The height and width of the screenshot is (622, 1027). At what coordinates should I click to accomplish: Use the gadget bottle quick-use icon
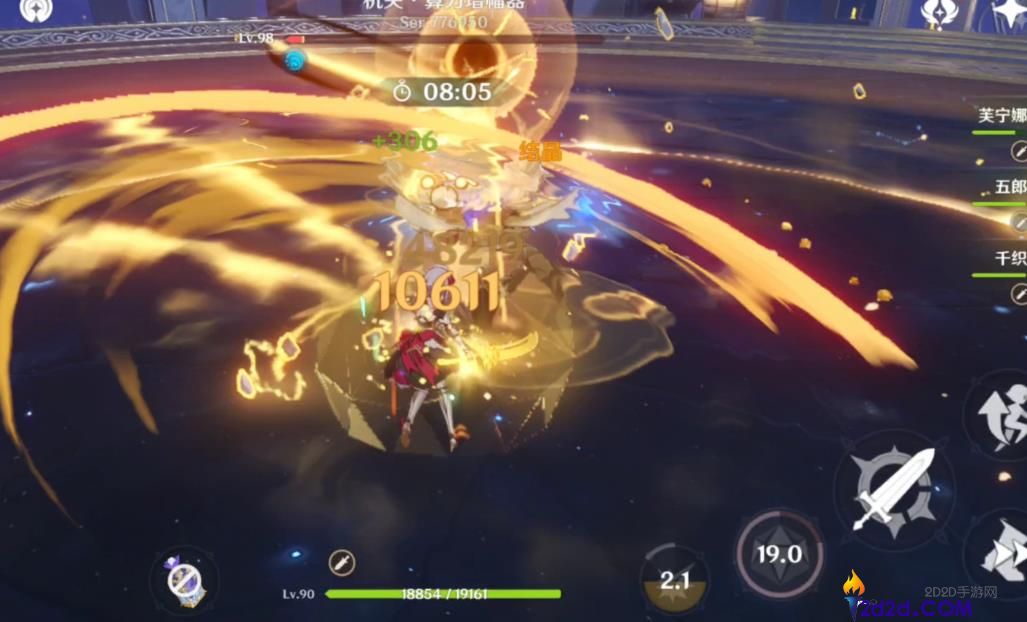(x=184, y=578)
